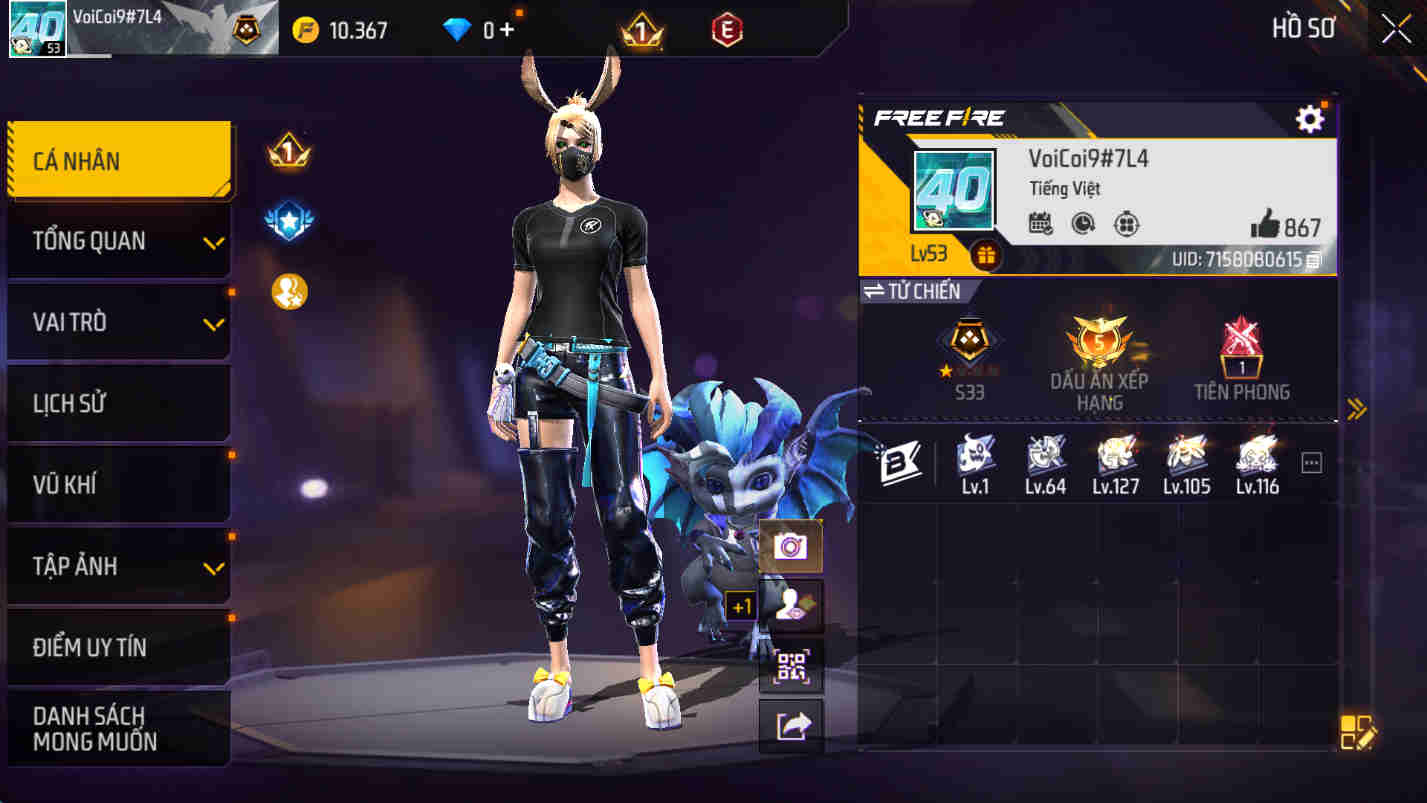Open the QR code scanner icon
The width and height of the screenshot is (1427, 803).
[x=791, y=666]
